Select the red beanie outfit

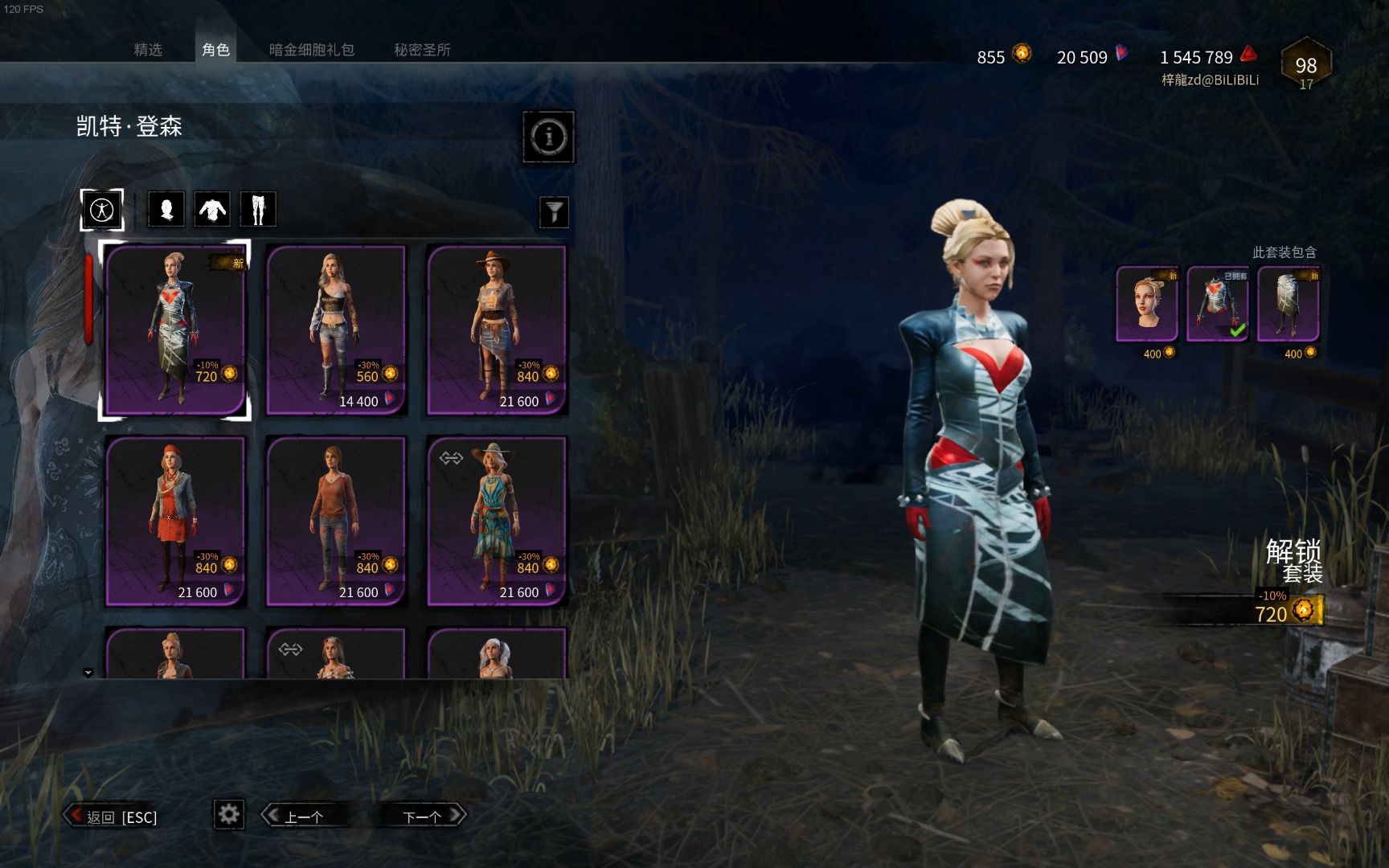(x=174, y=521)
